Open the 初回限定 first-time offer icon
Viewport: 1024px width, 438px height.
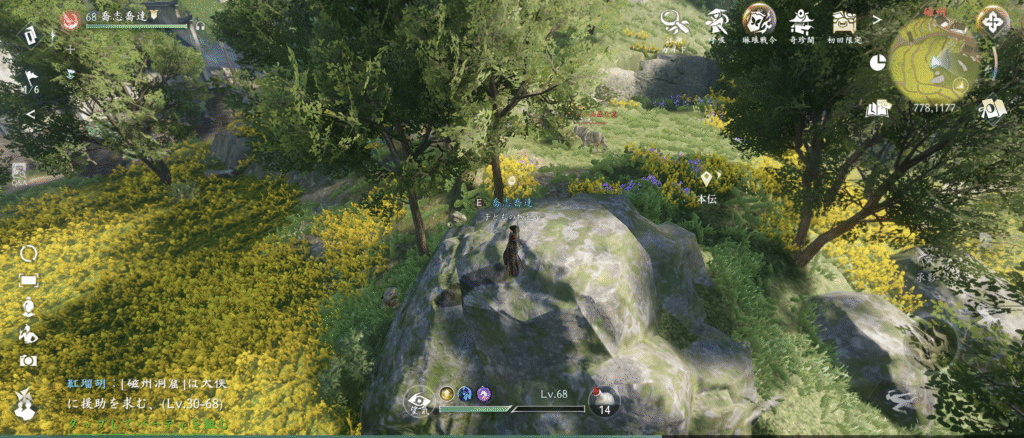[845, 21]
